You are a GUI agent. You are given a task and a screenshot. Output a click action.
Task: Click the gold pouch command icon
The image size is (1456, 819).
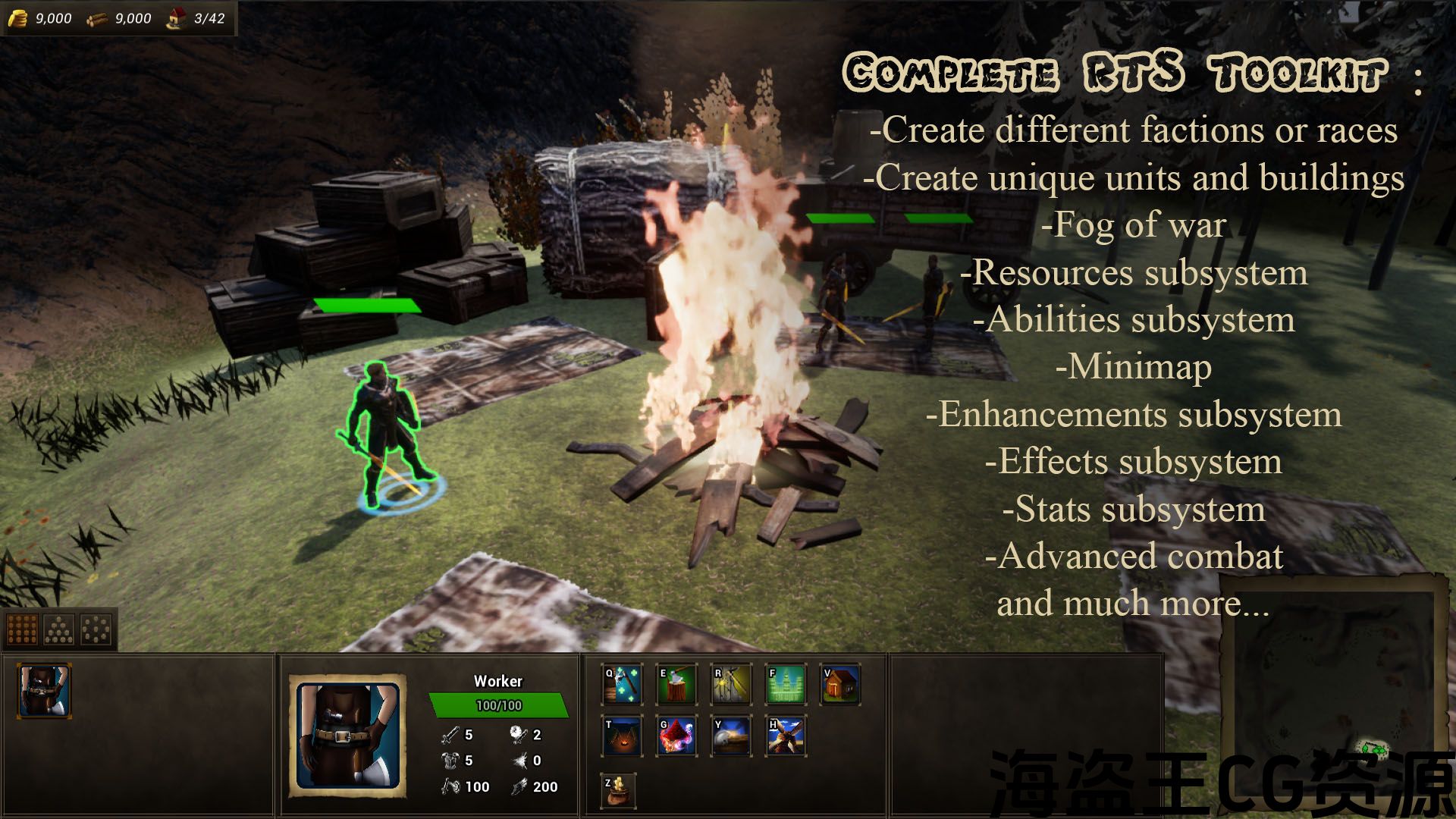pyautogui.click(x=619, y=790)
